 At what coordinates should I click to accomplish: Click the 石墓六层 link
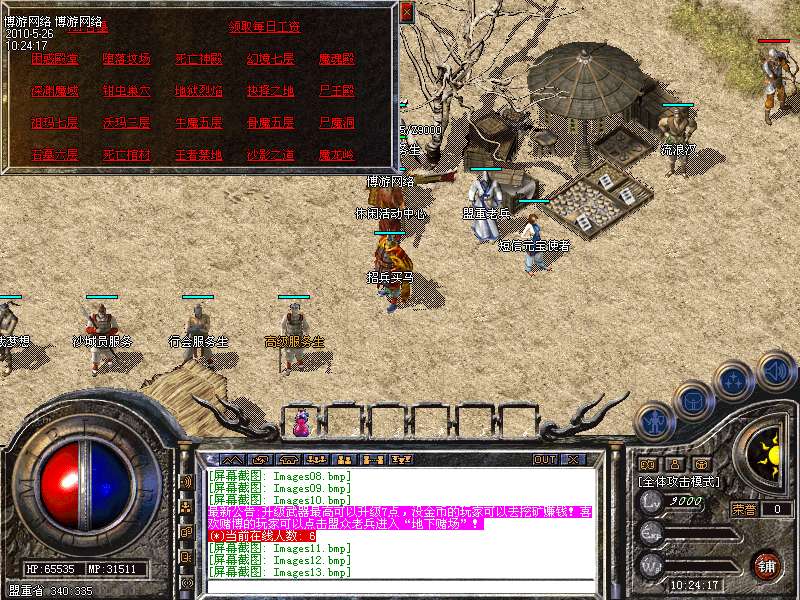click(54, 155)
